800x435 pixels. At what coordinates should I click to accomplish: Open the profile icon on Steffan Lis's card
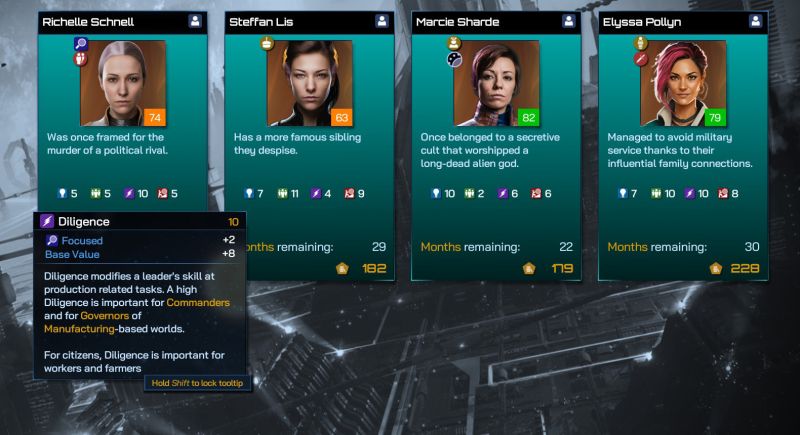(382, 21)
